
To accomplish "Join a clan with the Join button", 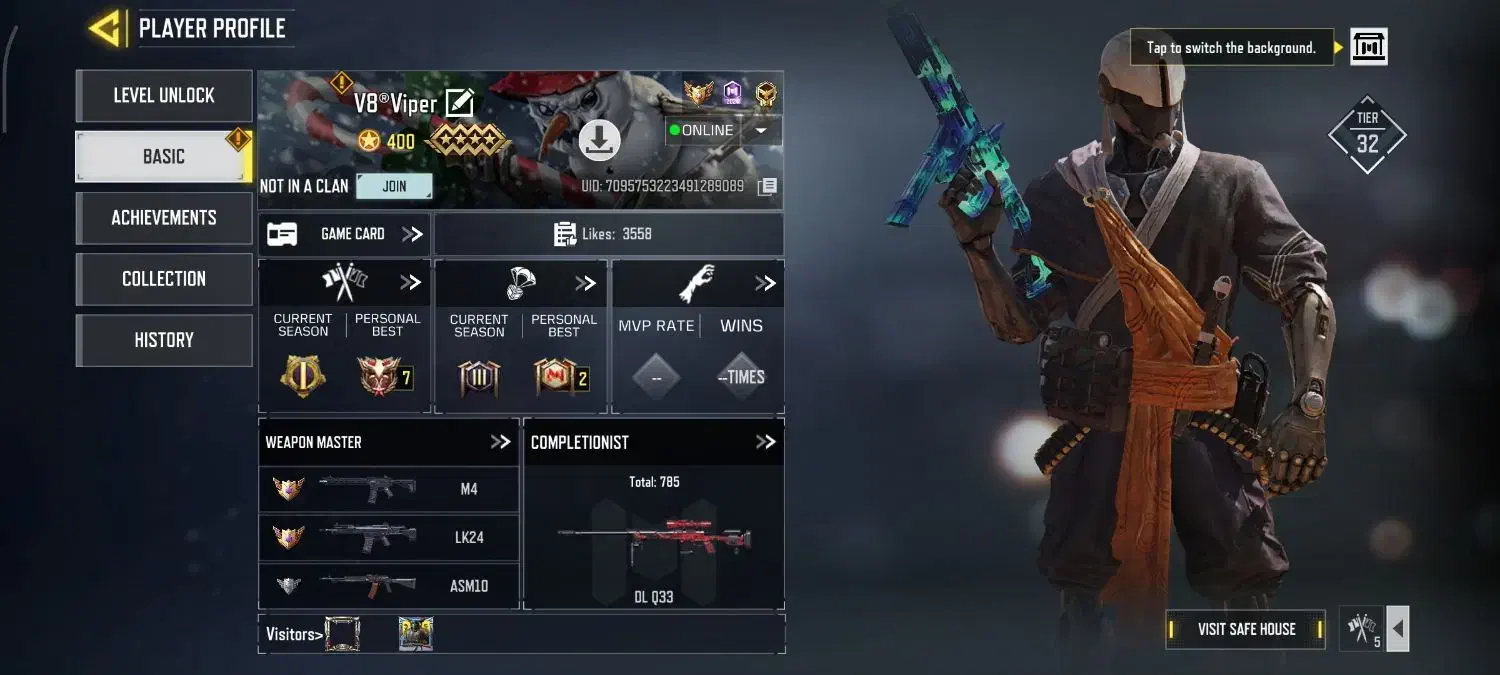I will tap(394, 186).
